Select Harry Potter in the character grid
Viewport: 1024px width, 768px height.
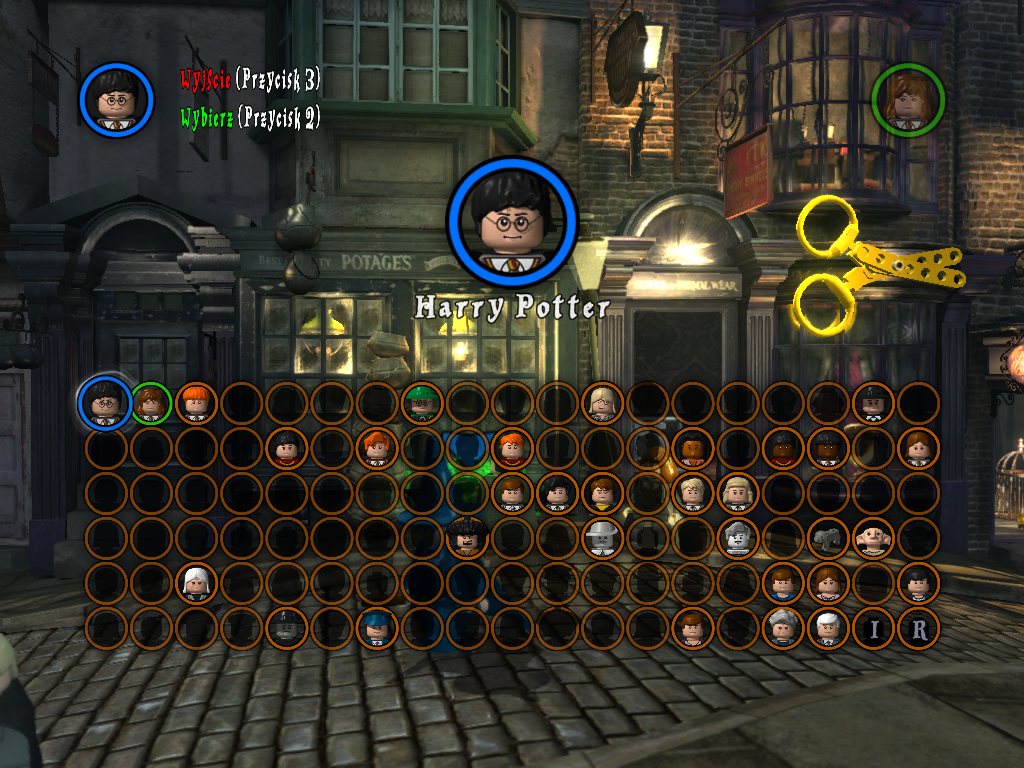coord(105,402)
